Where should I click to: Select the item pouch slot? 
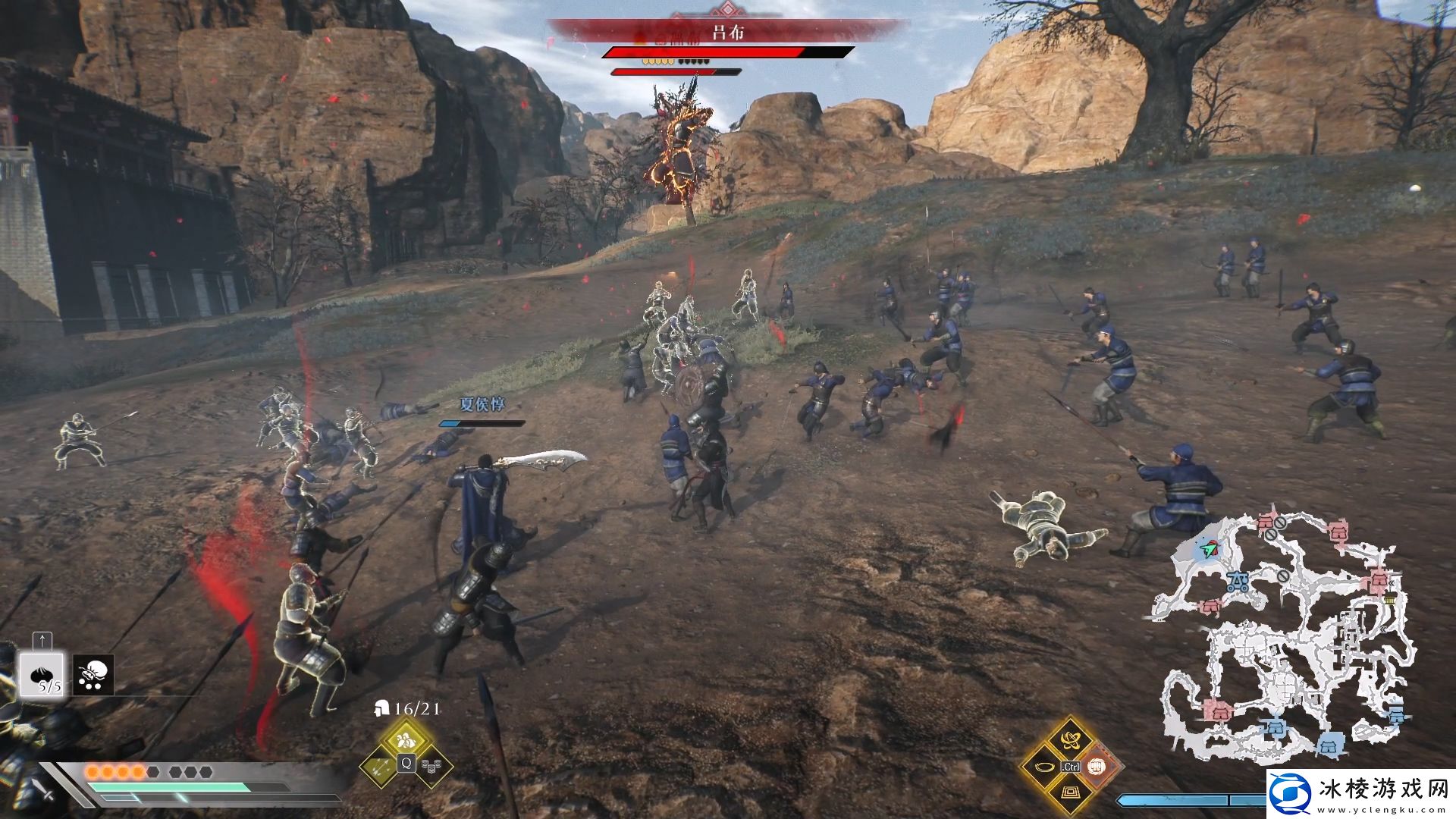(94, 674)
